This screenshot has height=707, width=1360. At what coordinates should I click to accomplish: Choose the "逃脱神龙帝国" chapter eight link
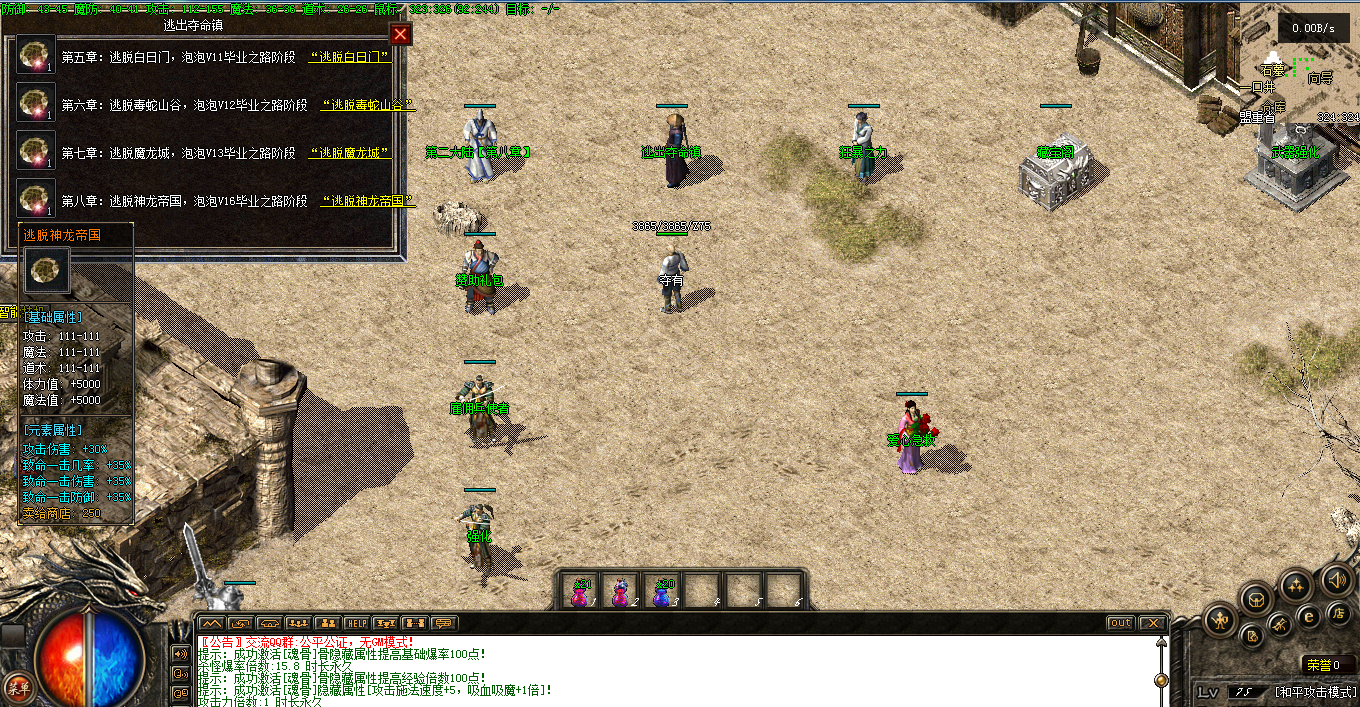tap(367, 201)
